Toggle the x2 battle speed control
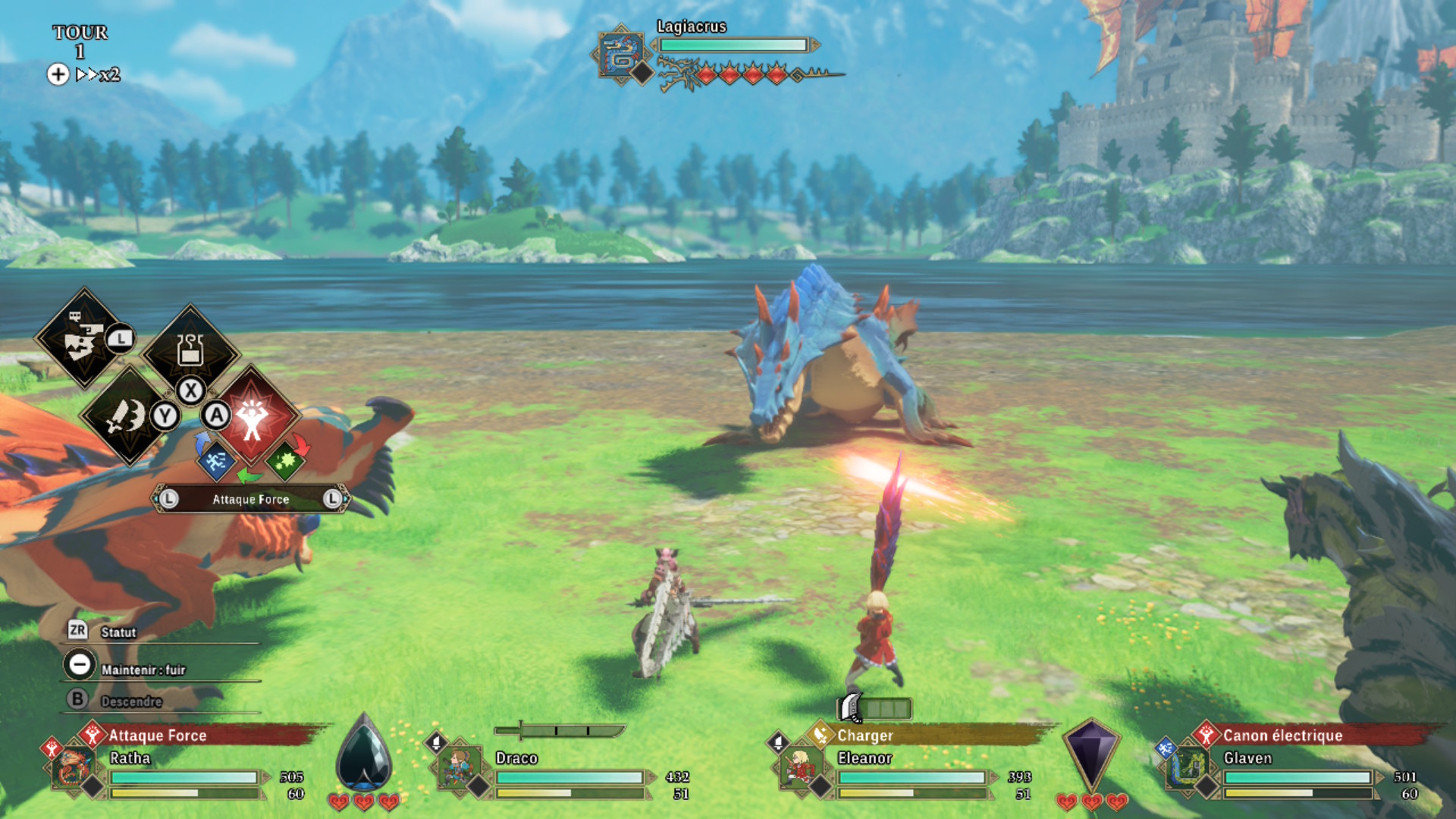 (x=98, y=74)
